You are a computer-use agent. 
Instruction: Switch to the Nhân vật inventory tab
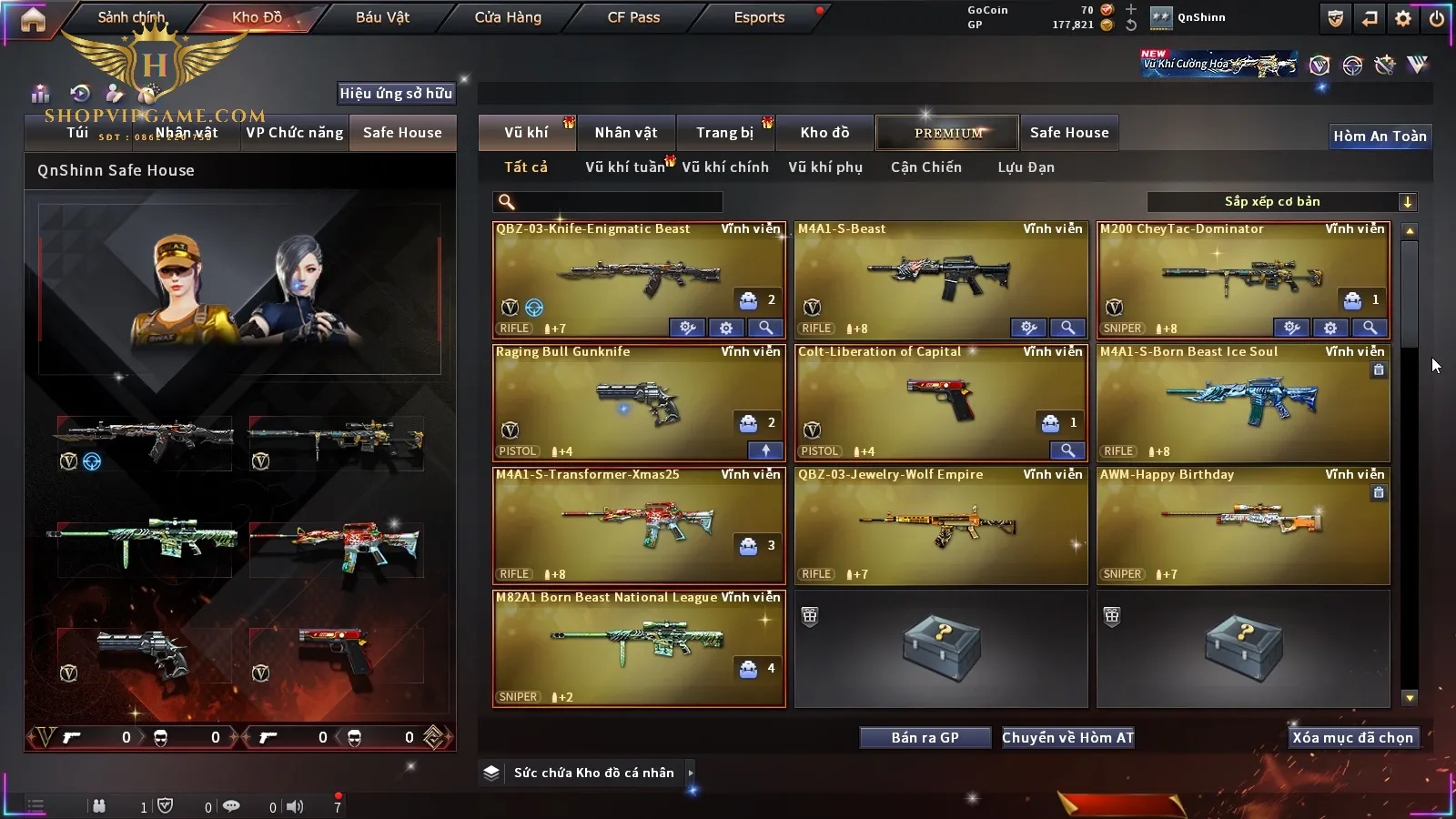tap(626, 133)
